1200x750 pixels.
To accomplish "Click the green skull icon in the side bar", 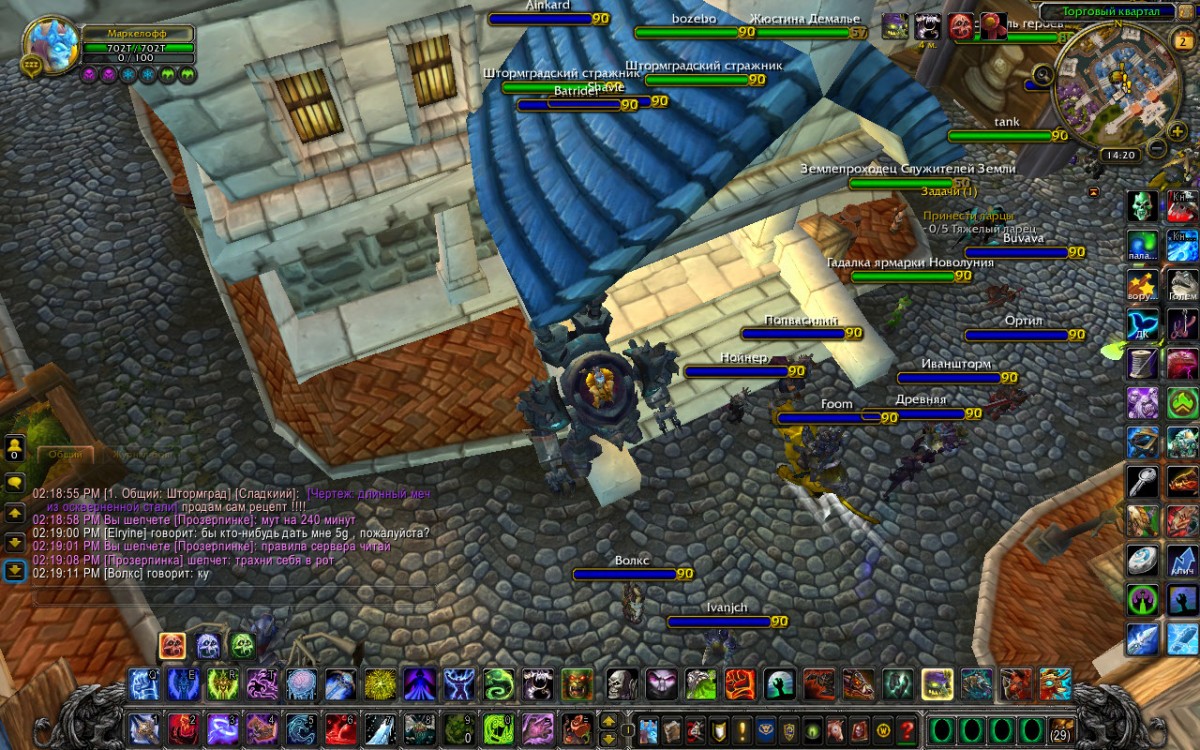I will tap(1142, 206).
